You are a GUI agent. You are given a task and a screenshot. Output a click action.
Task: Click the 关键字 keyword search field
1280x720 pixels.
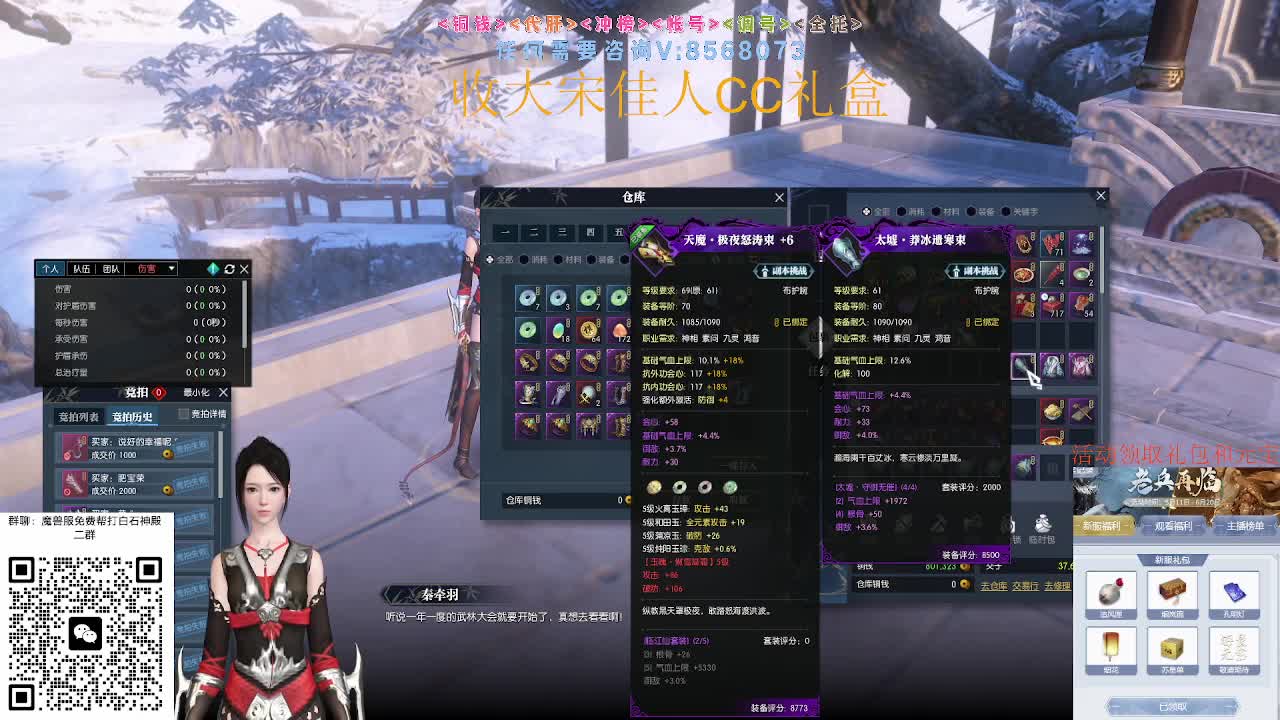[1026, 212]
